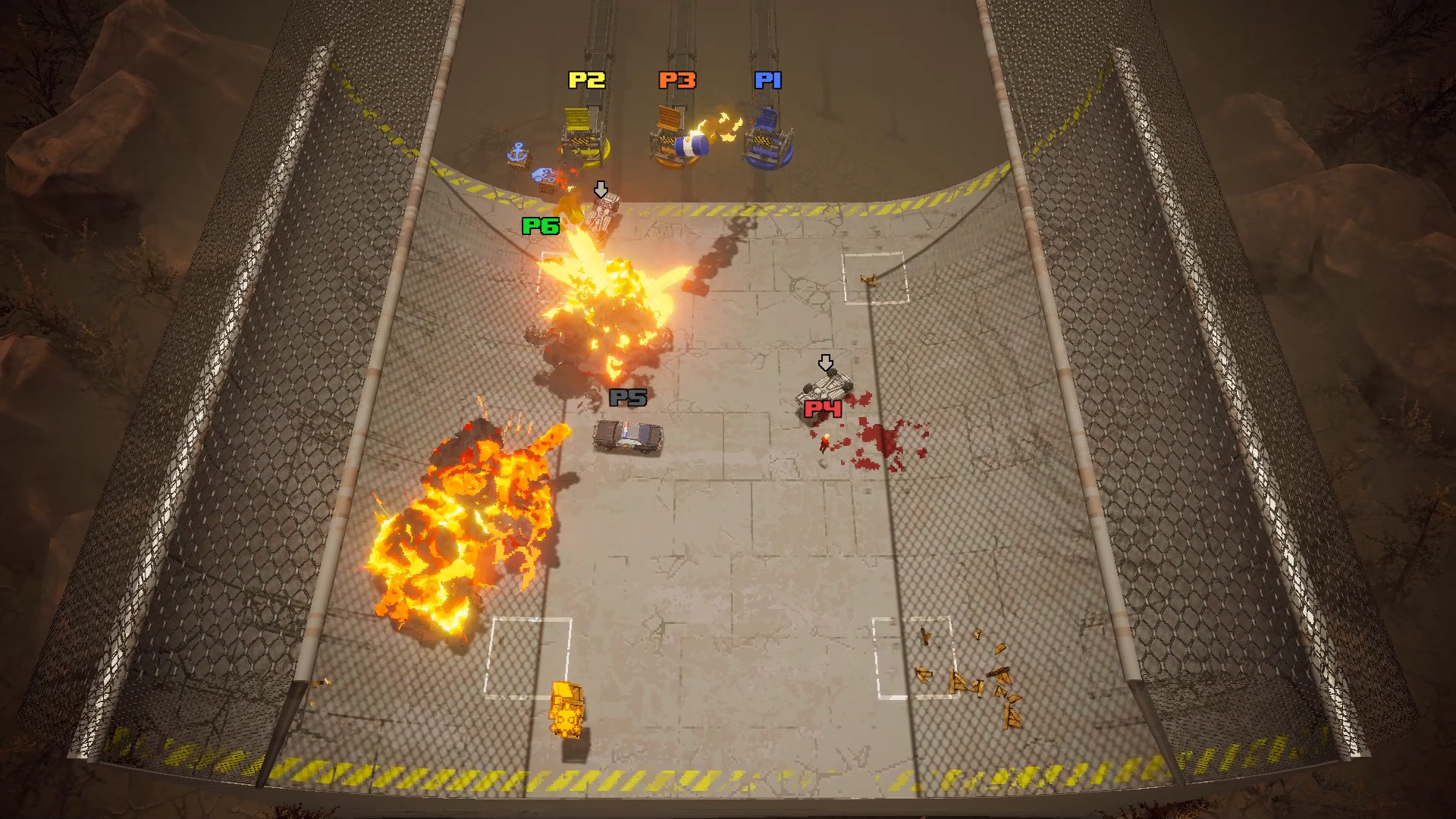Viewport: 1456px width, 819px height.
Task: Select the blue anchor pickup icon
Action: tap(516, 152)
